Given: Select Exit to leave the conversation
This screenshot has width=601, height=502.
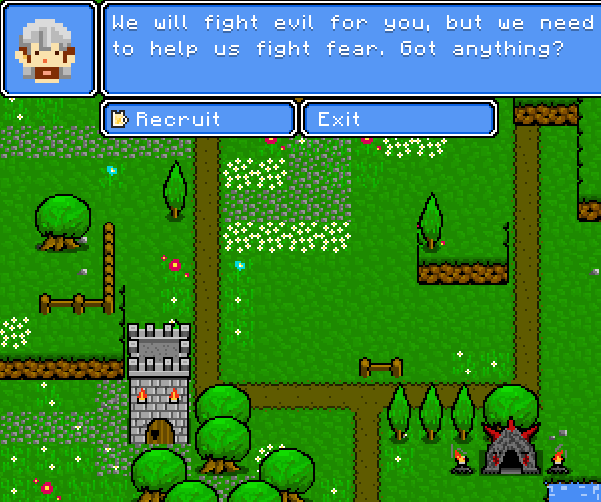Looking at the screenshot, I should point(398,119).
